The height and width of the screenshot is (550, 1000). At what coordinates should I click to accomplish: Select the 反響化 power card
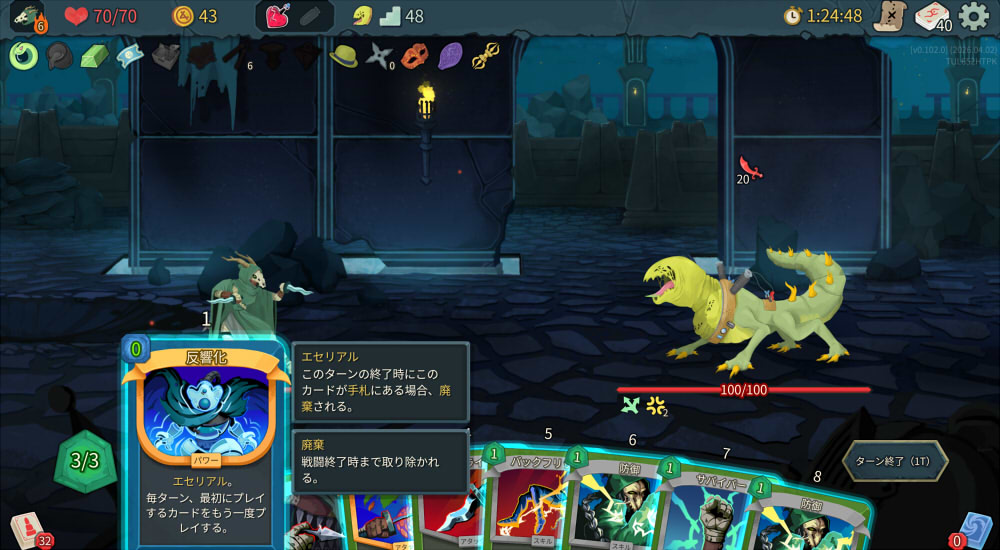[205, 440]
